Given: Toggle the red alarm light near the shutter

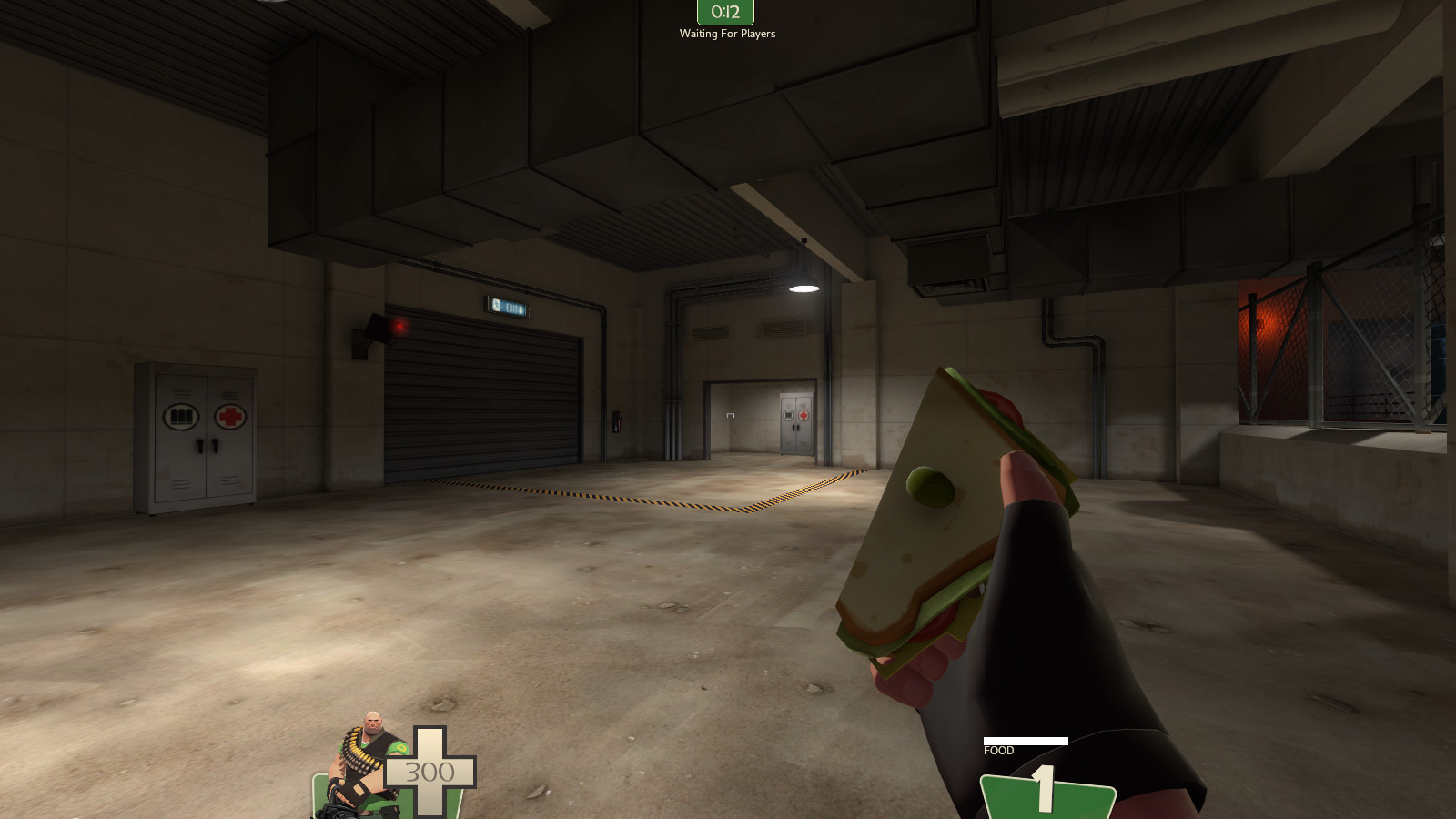Looking at the screenshot, I should click(x=399, y=326).
